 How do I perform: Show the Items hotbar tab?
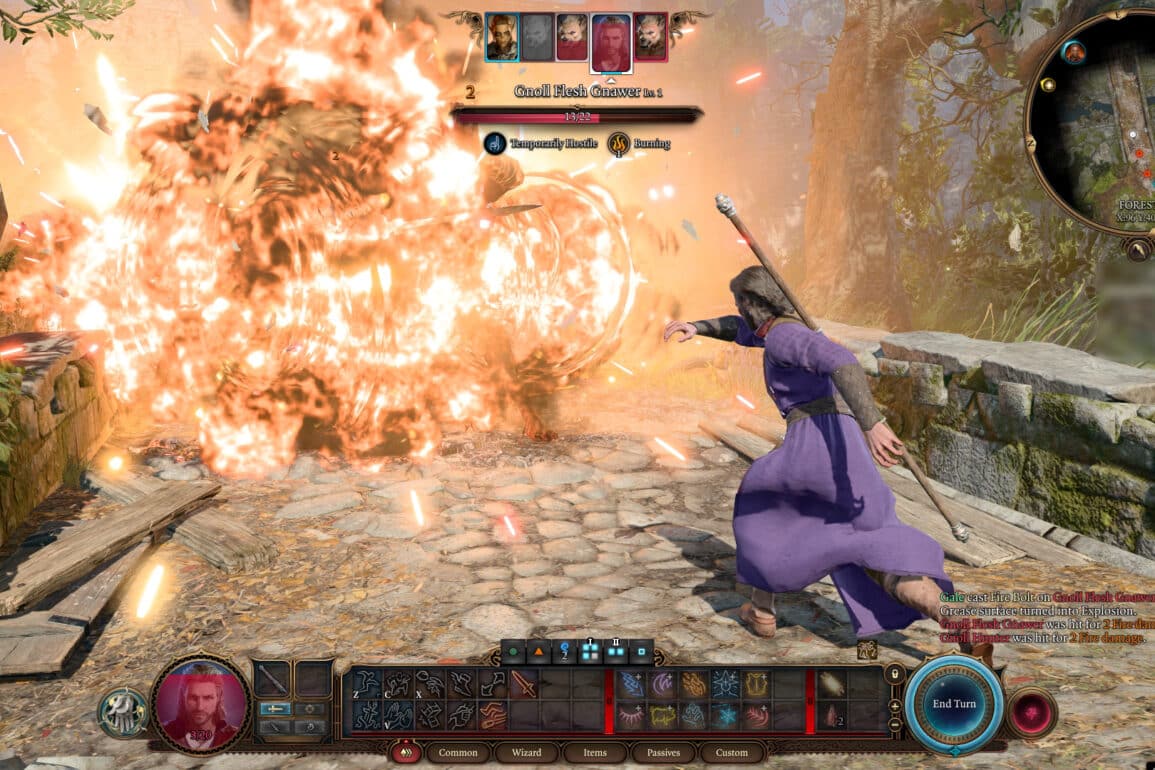(594, 752)
